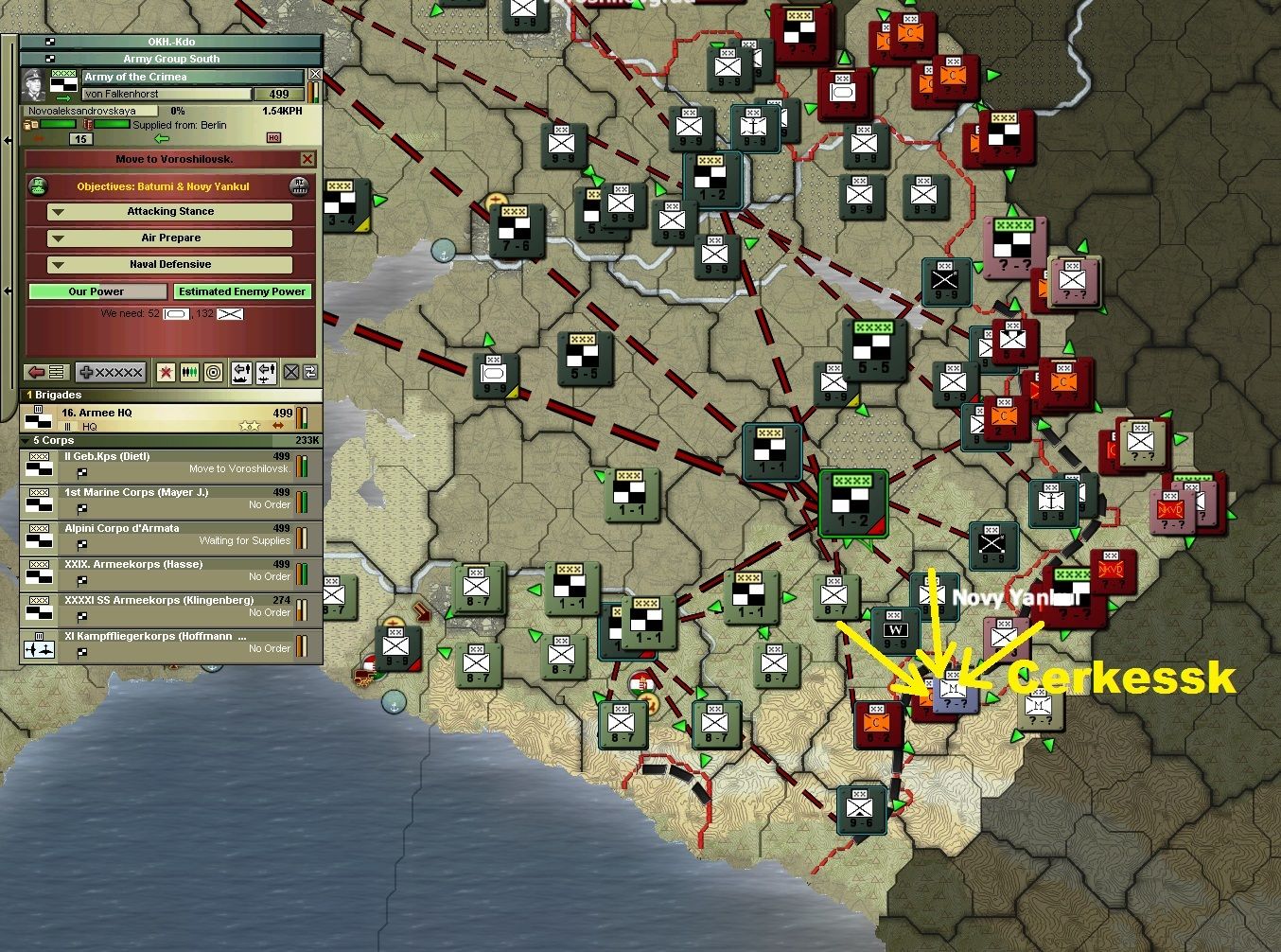This screenshot has width=1281, height=952.
Task: Open the Attacking Stance dropdown
Action: click(x=170, y=211)
